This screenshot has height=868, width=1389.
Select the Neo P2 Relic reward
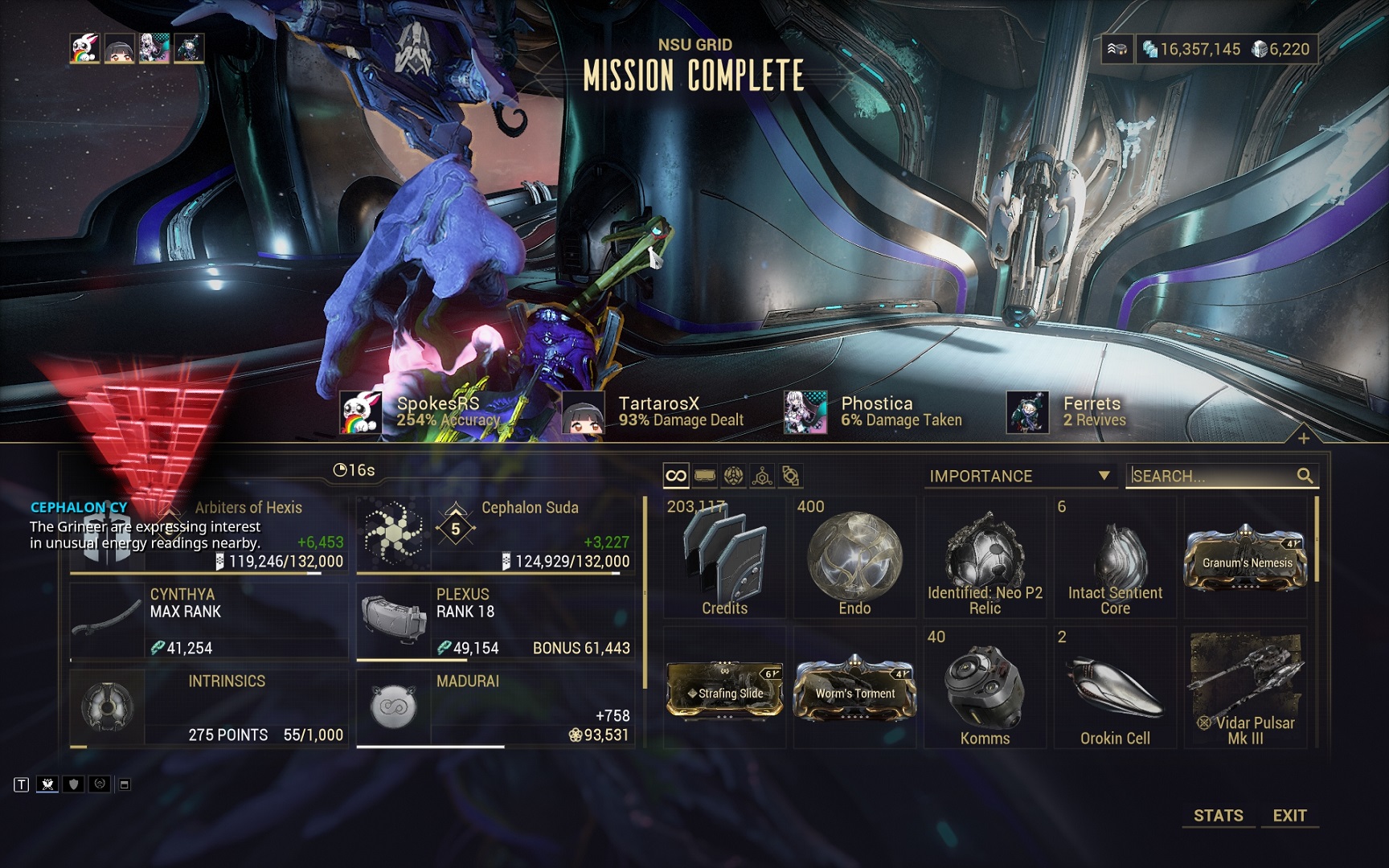click(985, 558)
